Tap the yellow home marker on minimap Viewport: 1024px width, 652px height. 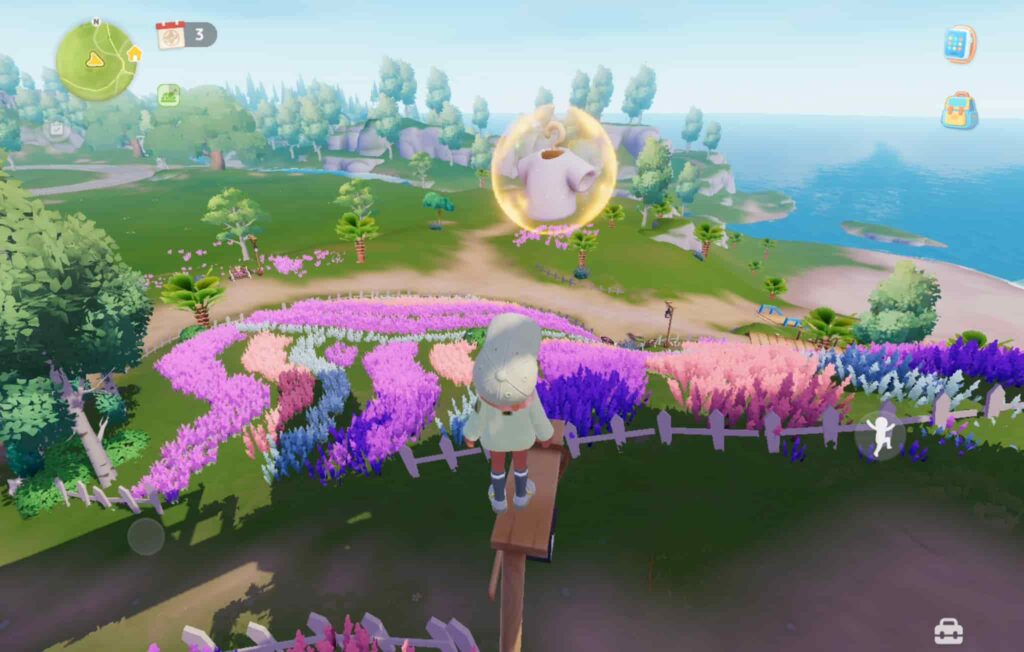(x=134, y=53)
